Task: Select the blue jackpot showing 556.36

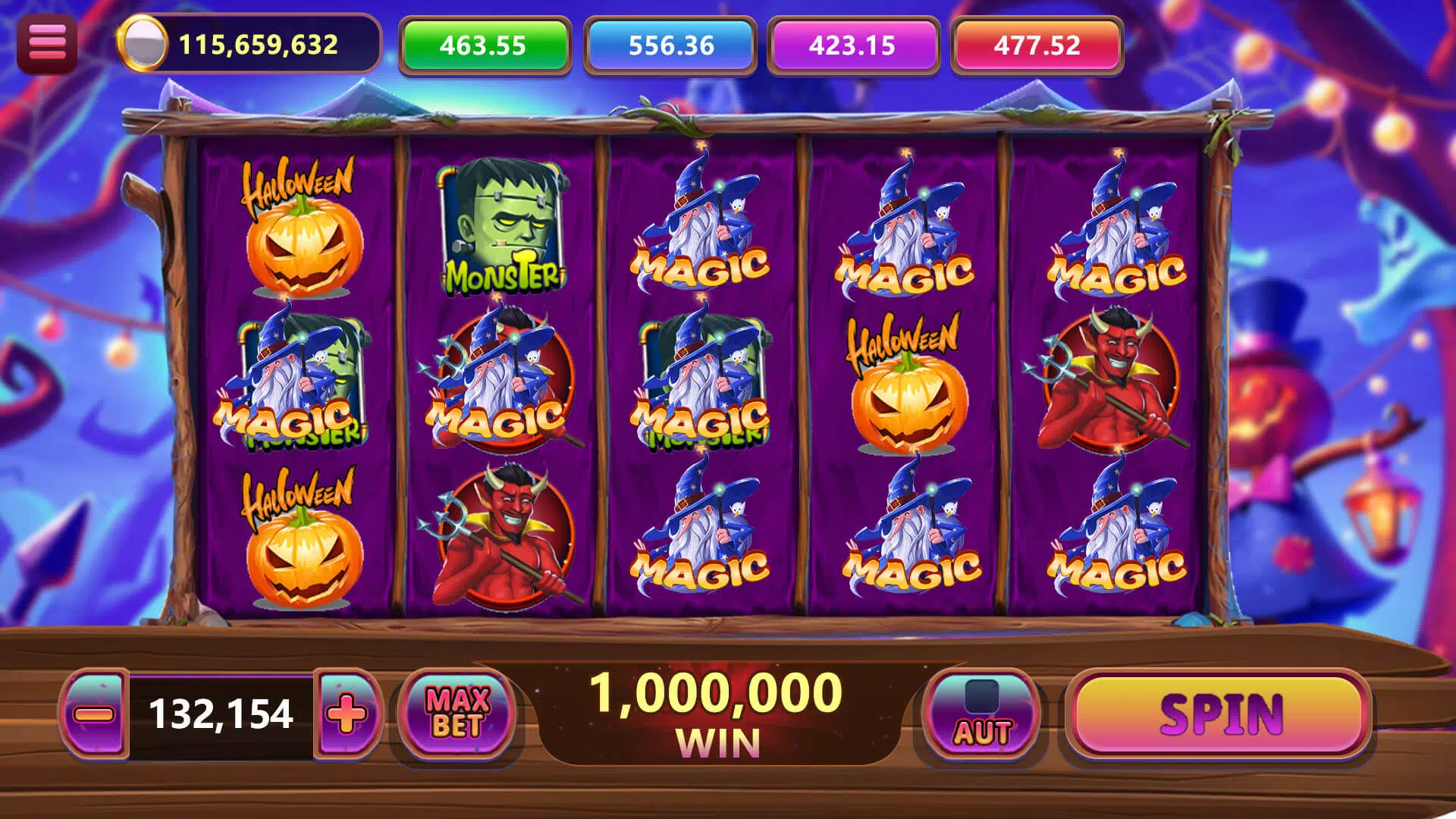Action: (x=671, y=45)
